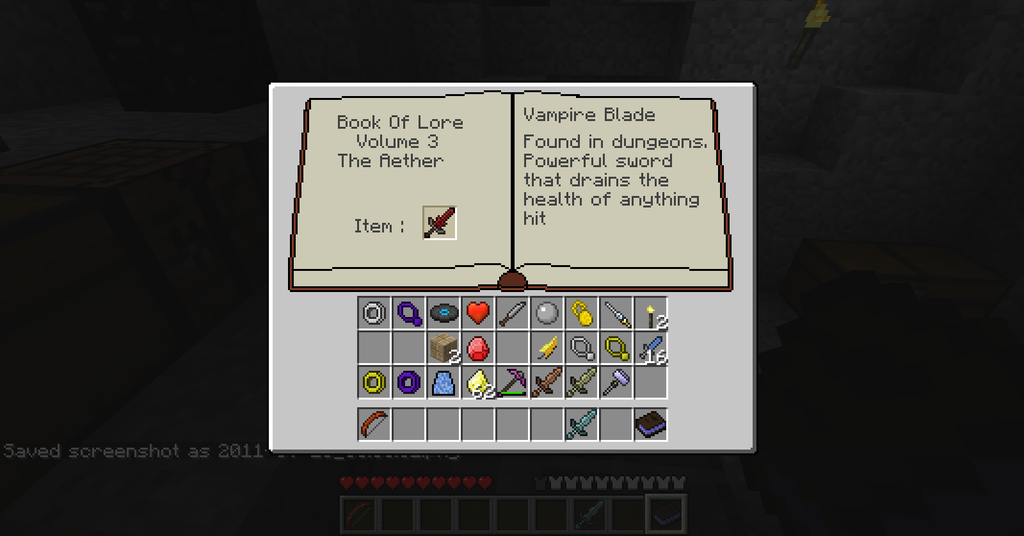Pick up the purple pendant
1024x536 pixels.
409,314
